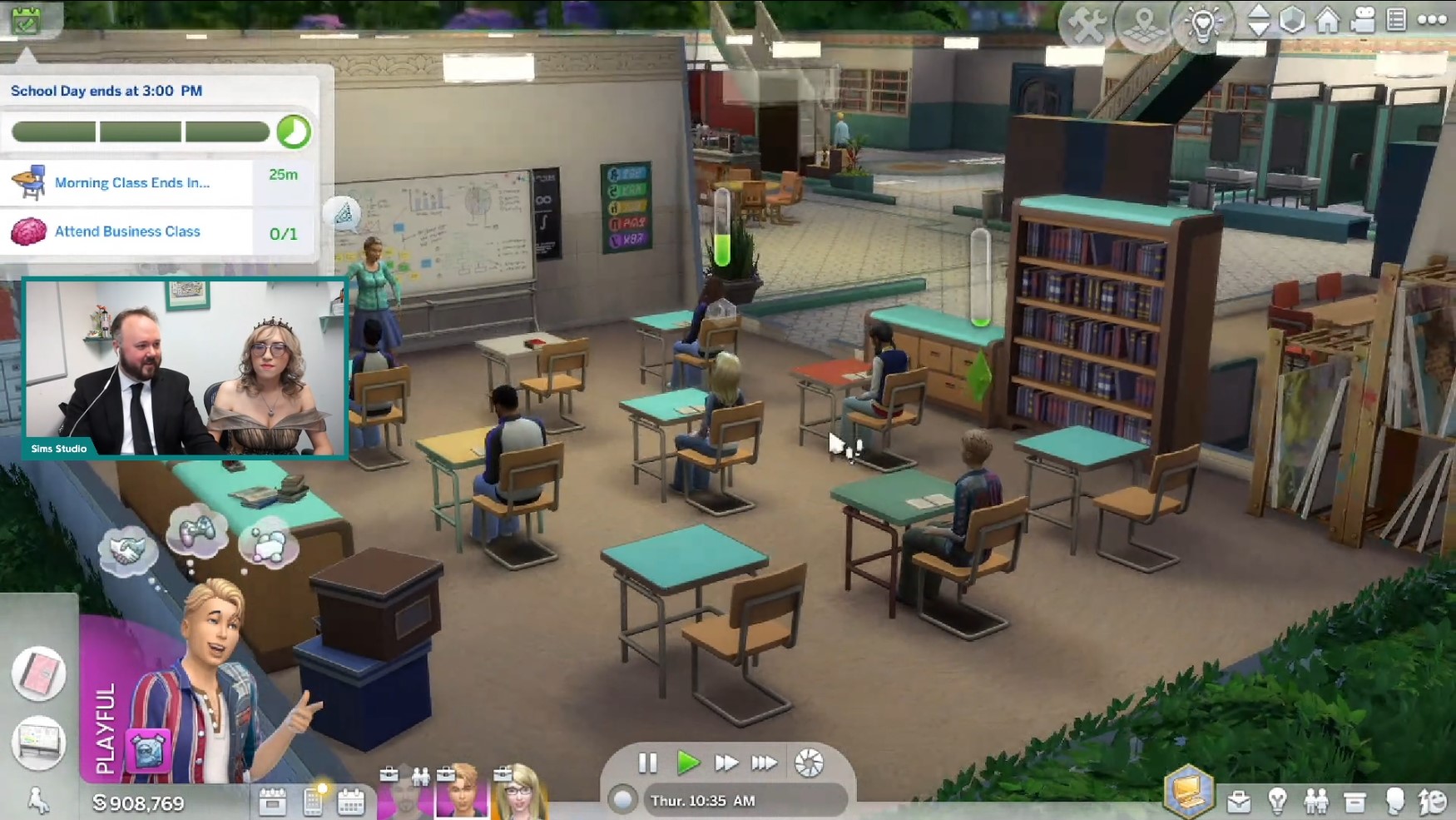1456x820 pixels.
Task: Toggle camera mode with the video camera icon
Action: pos(1362,20)
